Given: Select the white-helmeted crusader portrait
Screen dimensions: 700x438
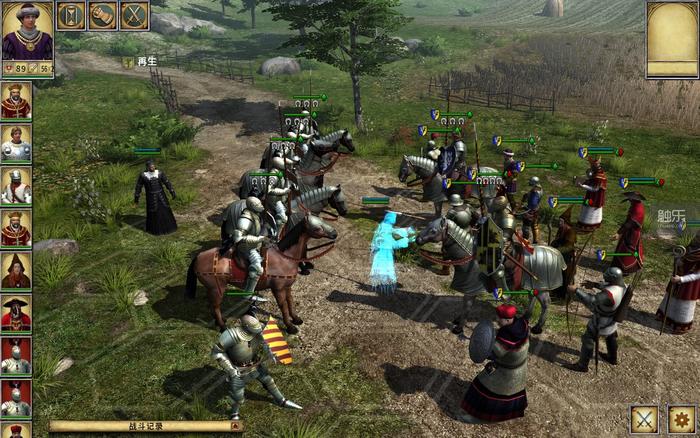Looking at the screenshot, I should coord(16,187).
